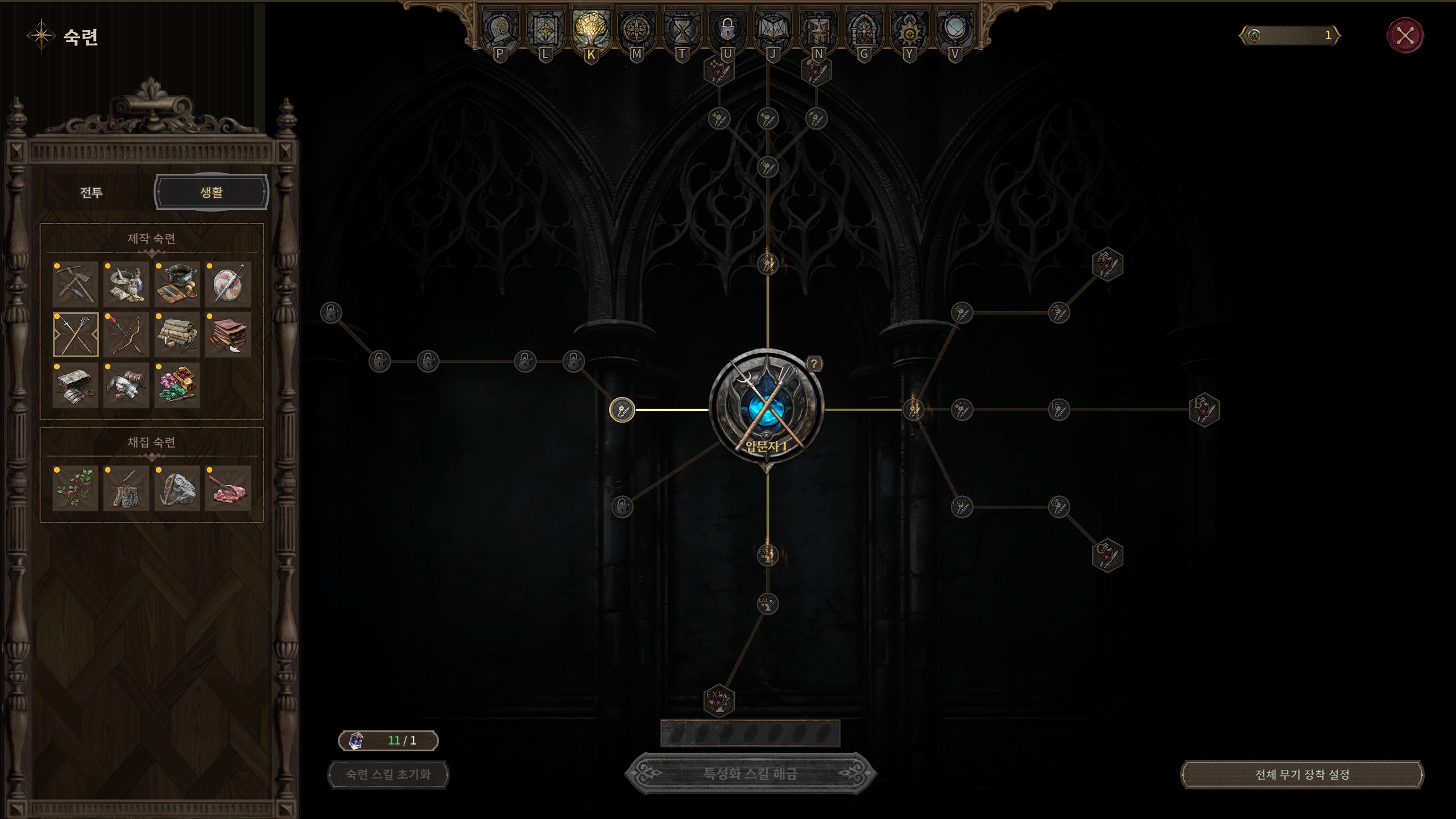Viewport: 1456px width, 819px height.
Task: Open the knight helmet character menu
Action: coord(500,30)
